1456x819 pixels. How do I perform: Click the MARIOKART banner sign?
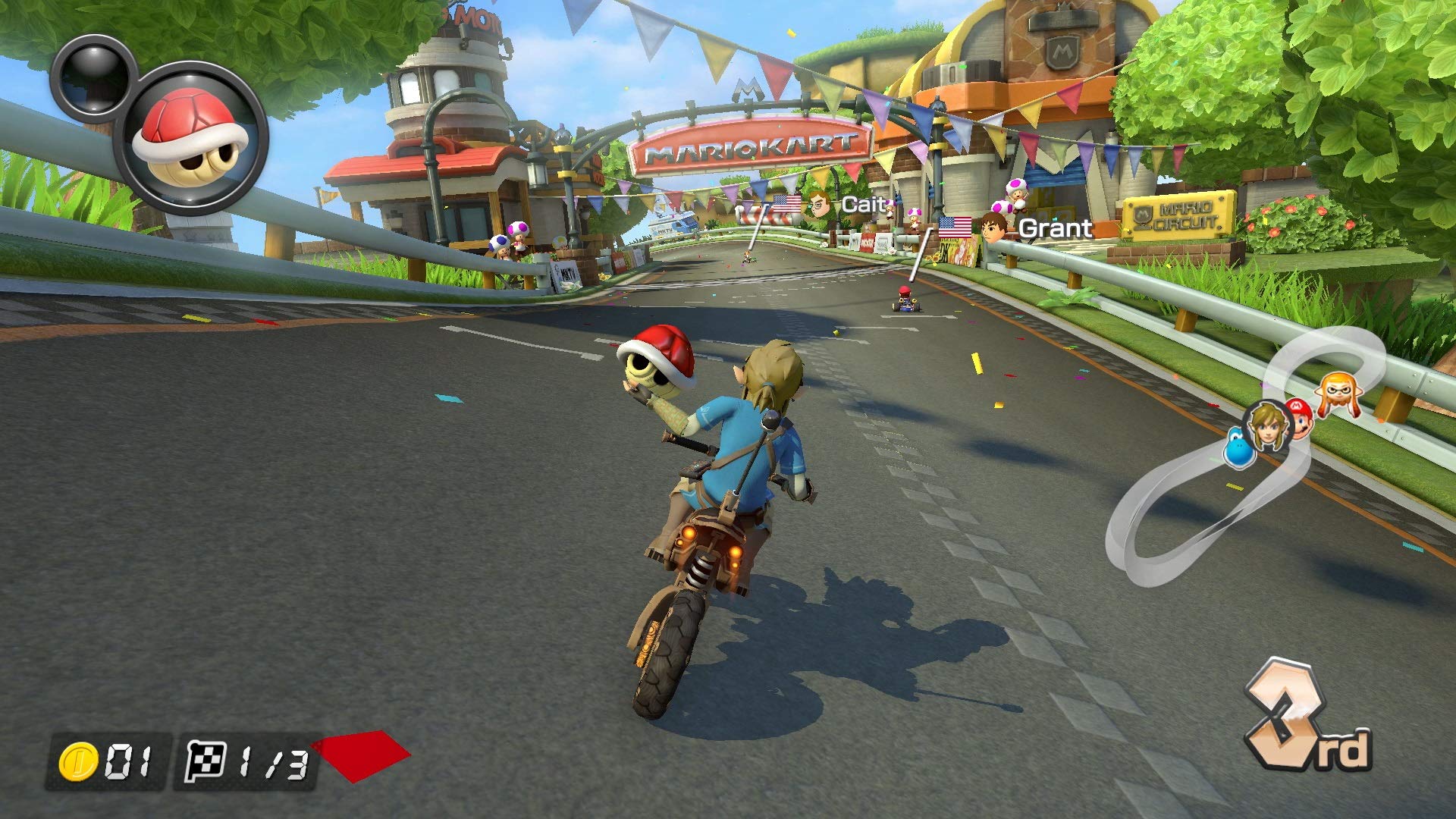[749, 146]
